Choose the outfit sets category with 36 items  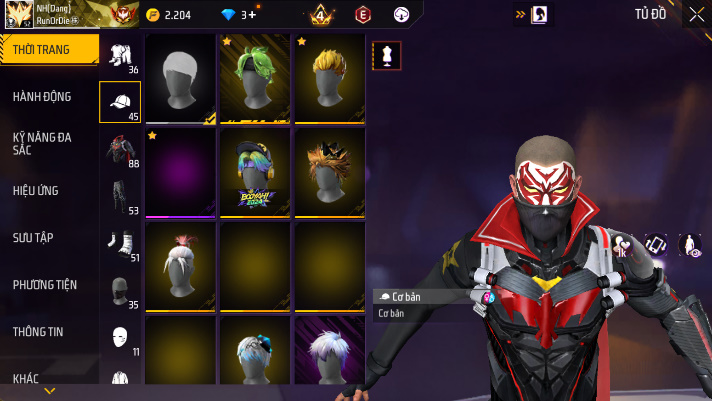(x=120, y=57)
